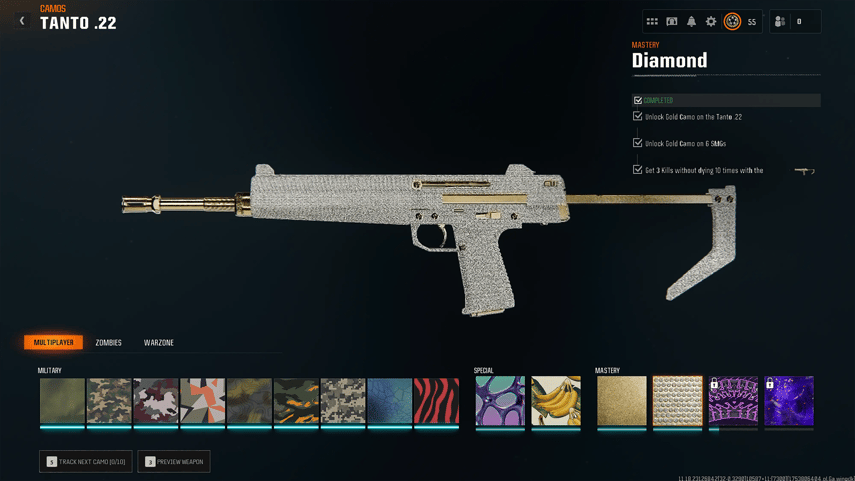Choose the banana print special camo

click(556, 401)
